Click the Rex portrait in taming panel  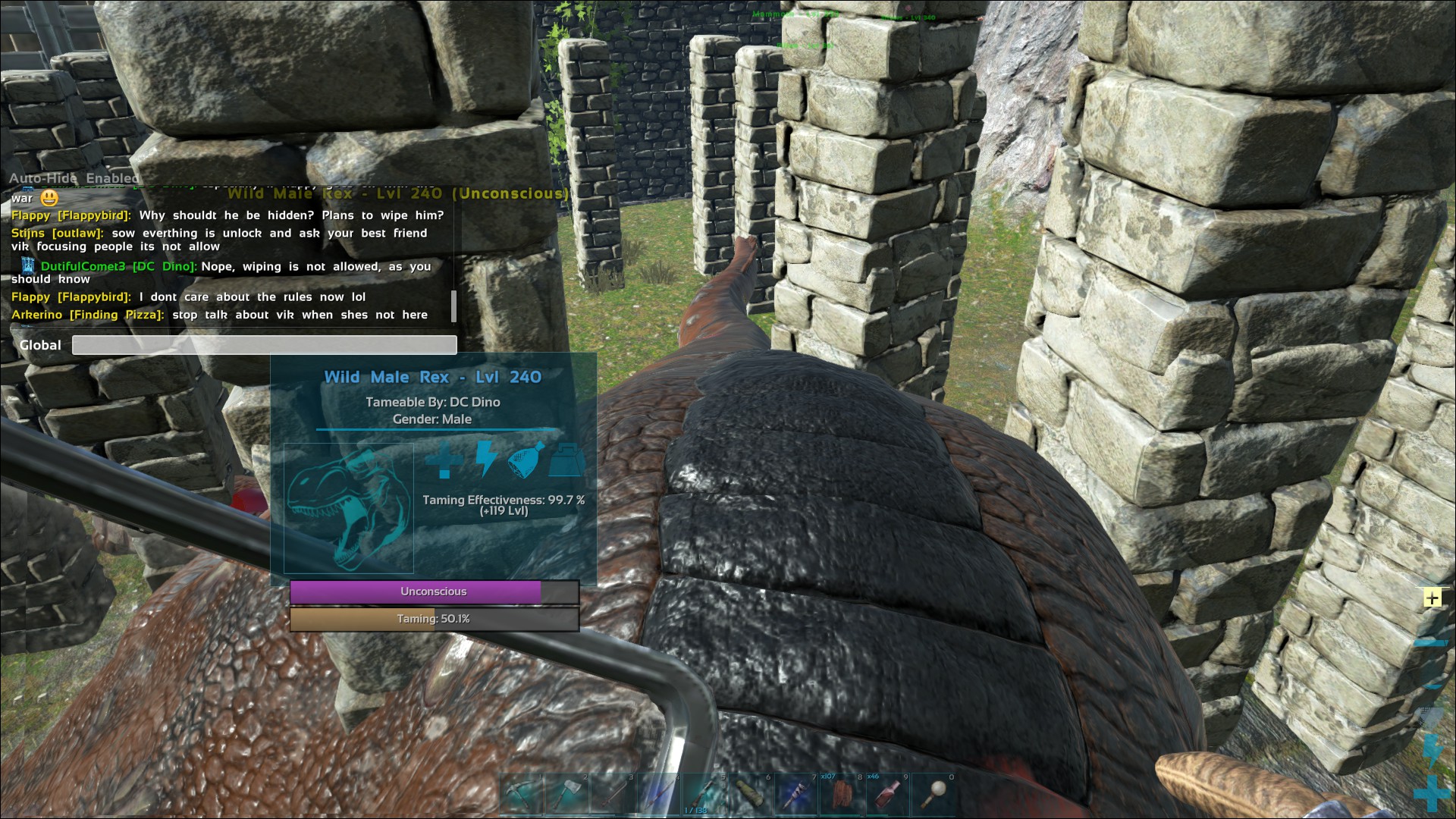349,508
